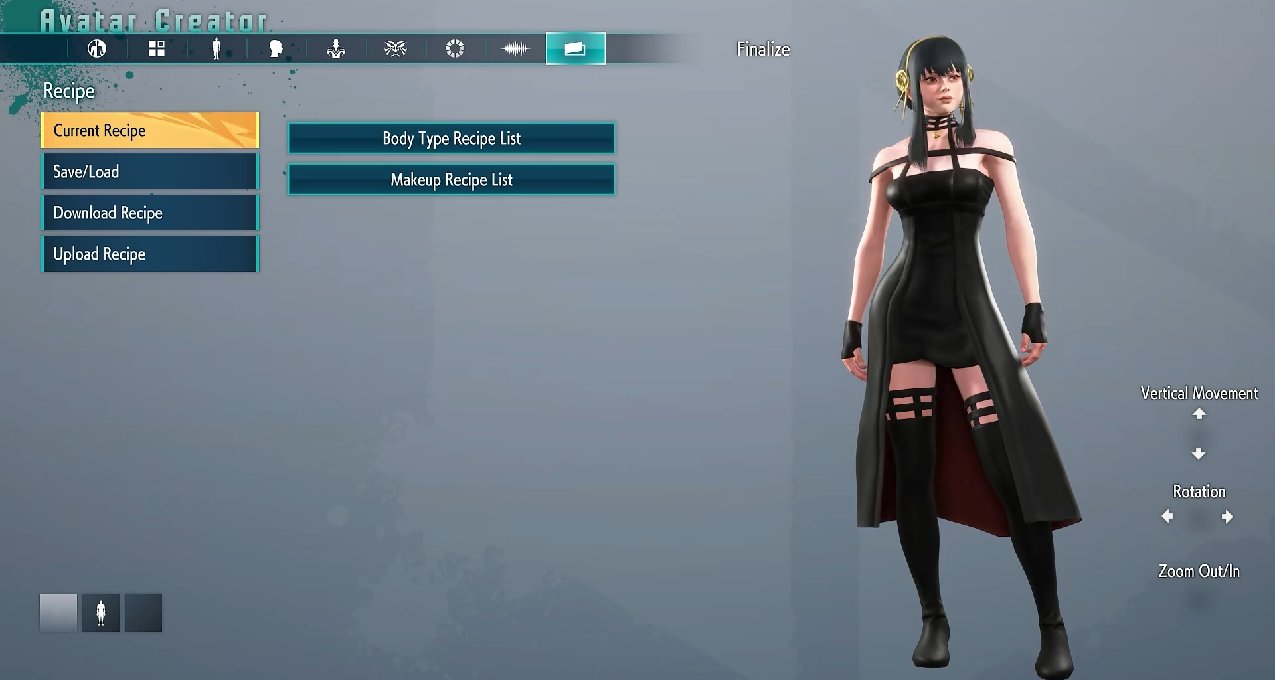Rotate the avatar with the left arrow
1275x680 pixels.
click(1168, 517)
